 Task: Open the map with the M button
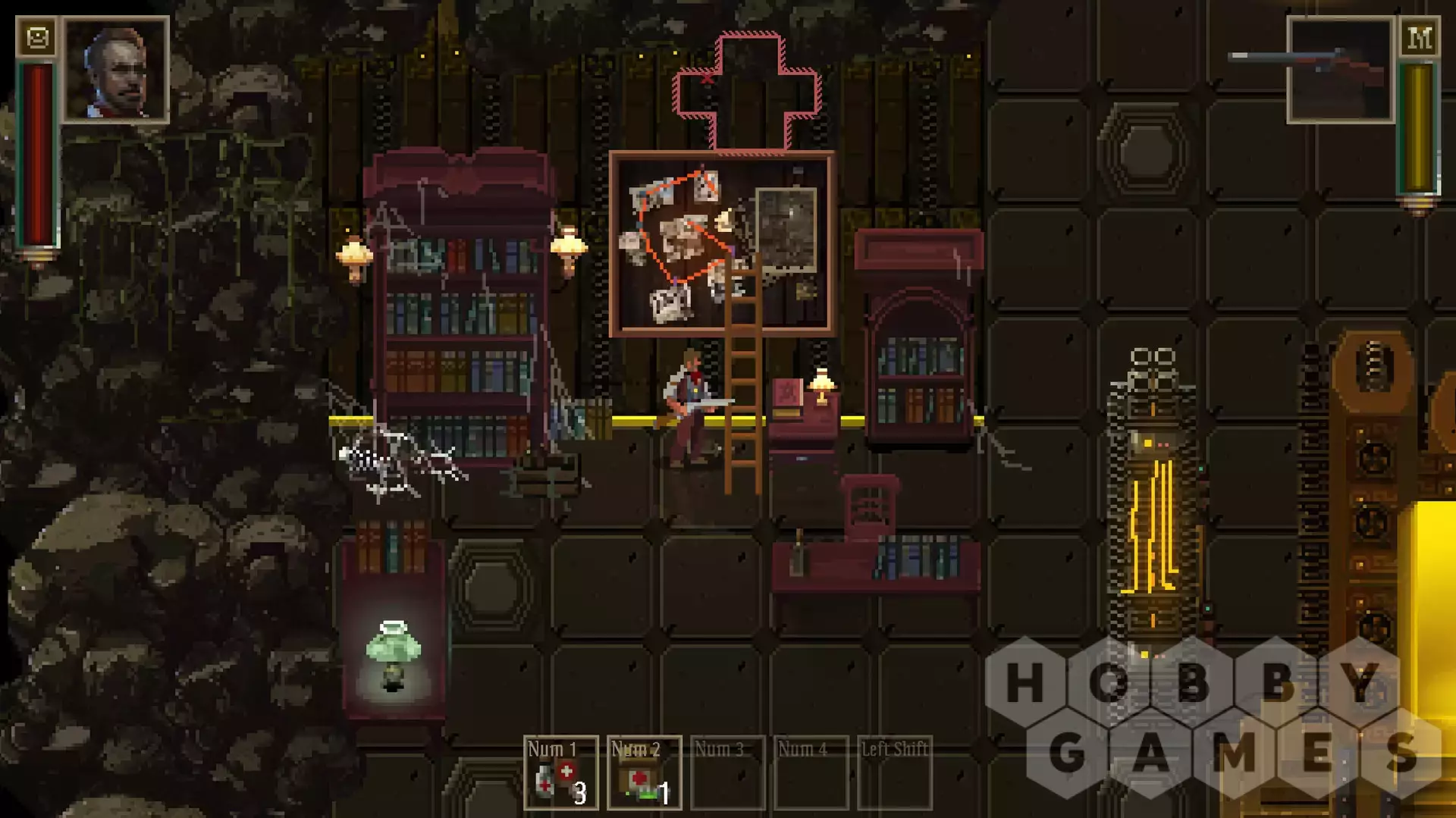(1419, 37)
